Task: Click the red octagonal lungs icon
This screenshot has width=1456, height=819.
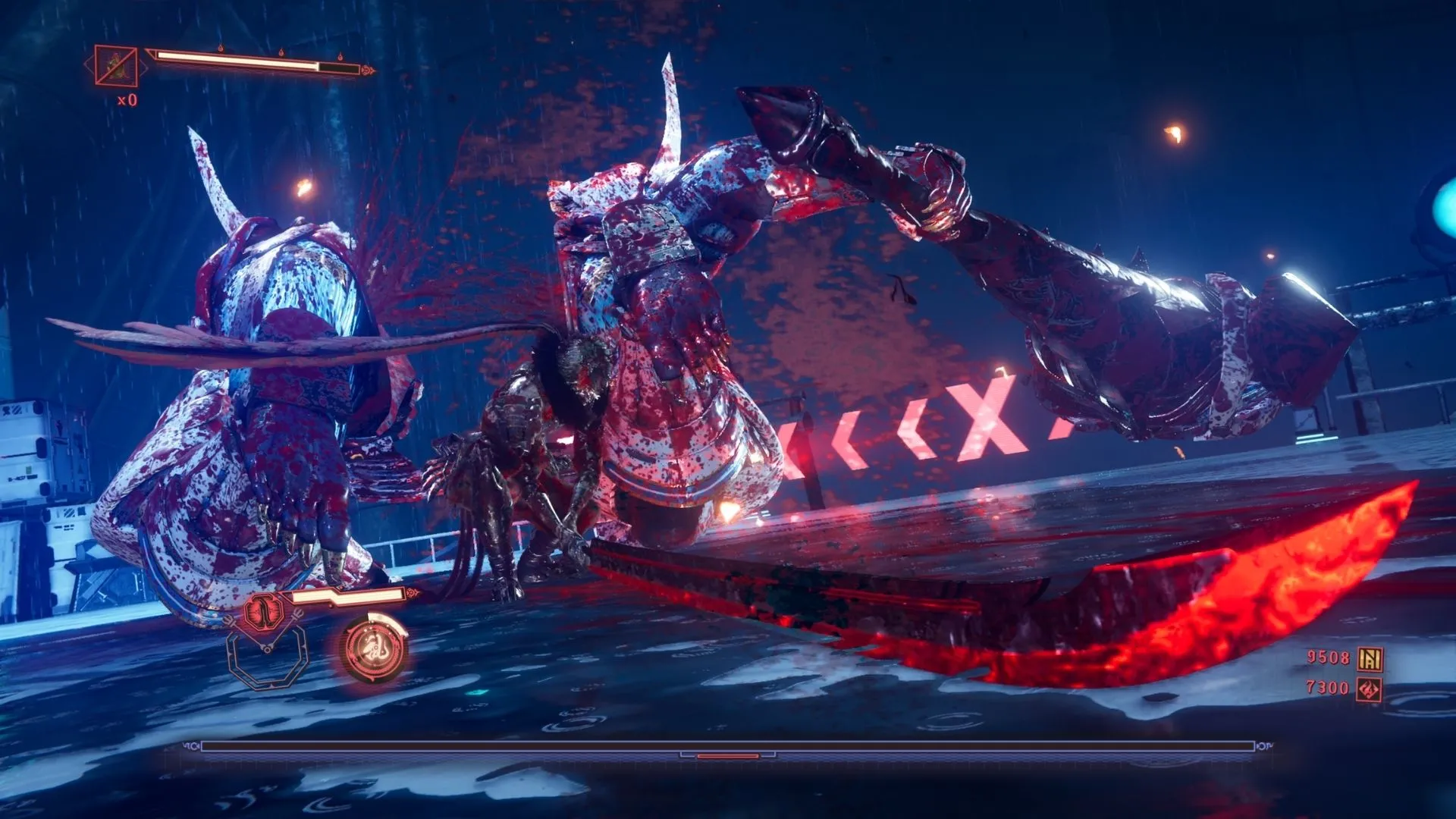Action: click(x=264, y=610)
